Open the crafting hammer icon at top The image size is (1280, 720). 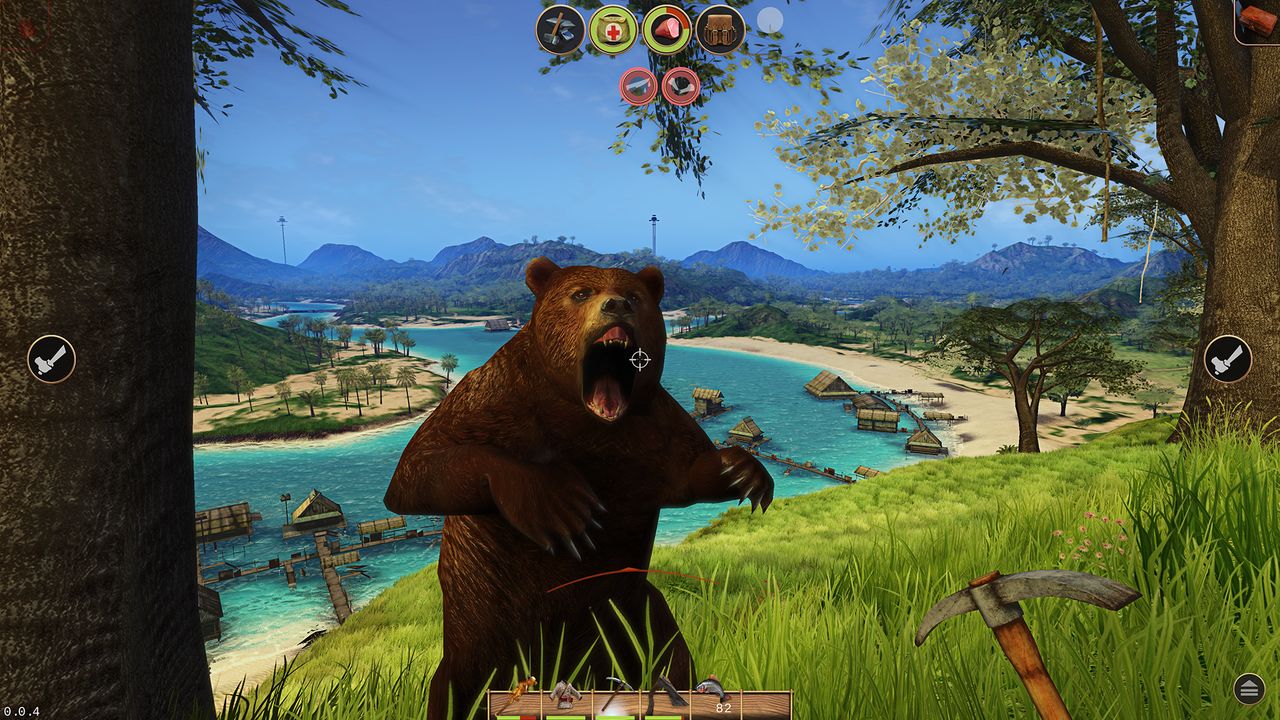[x=560, y=28]
